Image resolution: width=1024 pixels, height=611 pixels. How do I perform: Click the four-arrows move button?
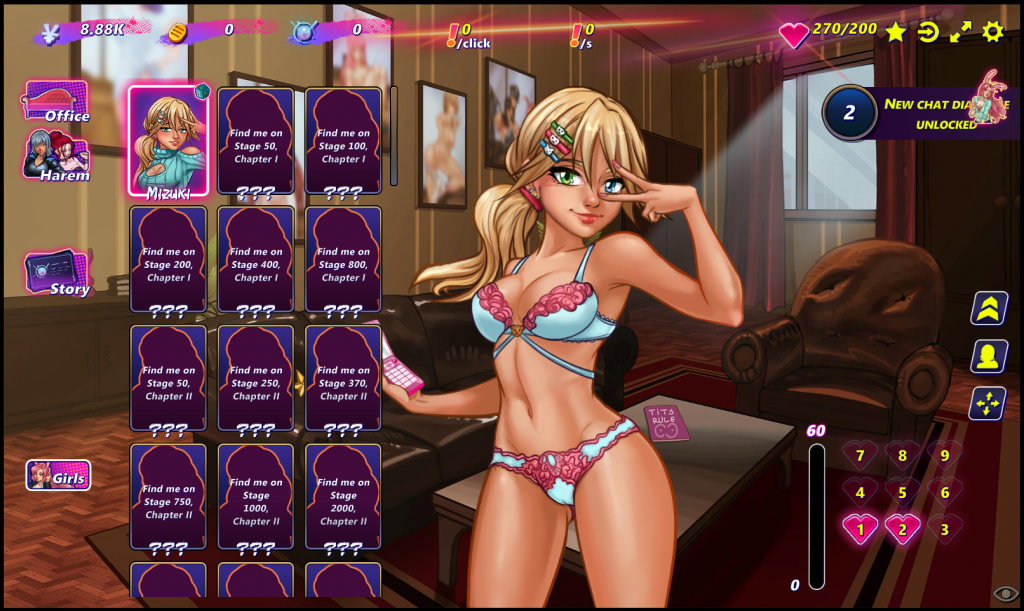click(988, 403)
